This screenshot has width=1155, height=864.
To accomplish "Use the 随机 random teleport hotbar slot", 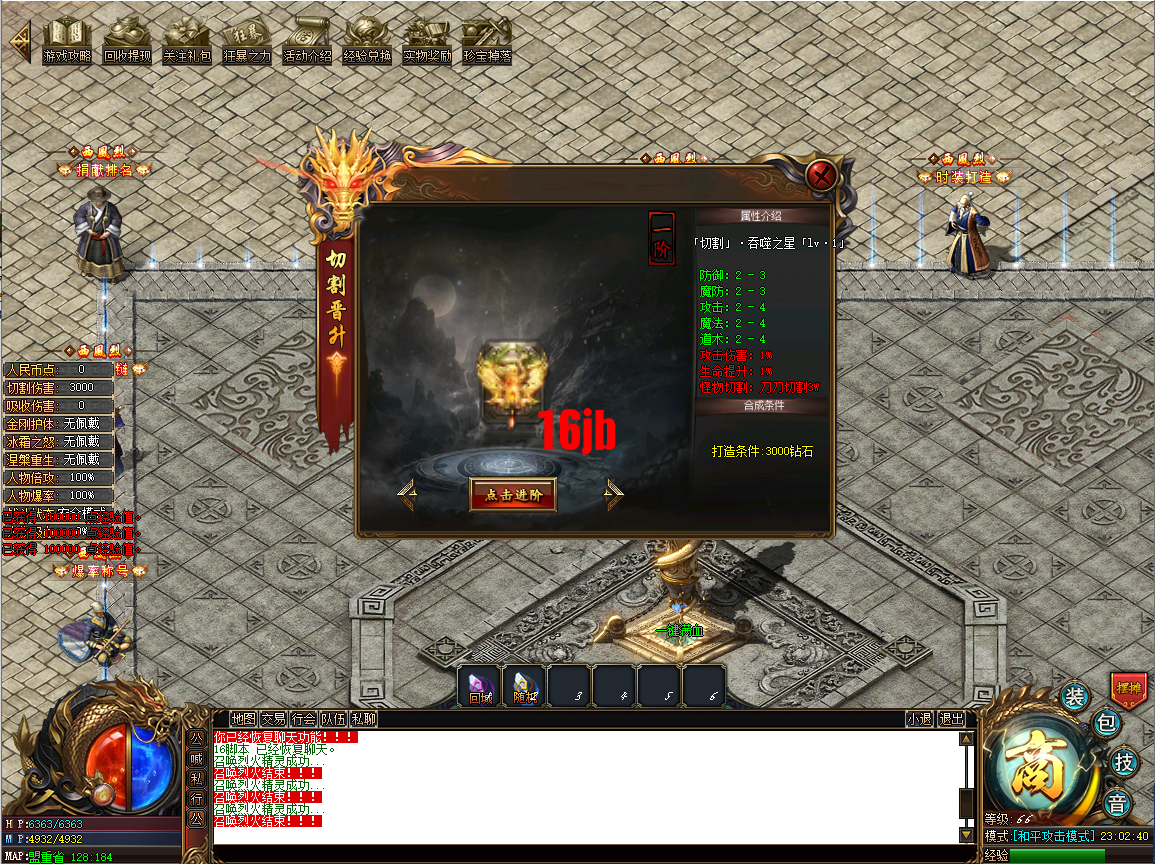I will coord(525,687).
